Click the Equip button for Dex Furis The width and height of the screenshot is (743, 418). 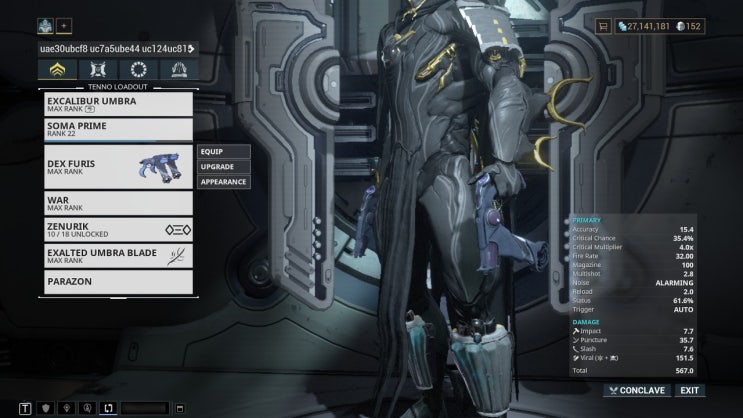pyautogui.click(x=222, y=151)
